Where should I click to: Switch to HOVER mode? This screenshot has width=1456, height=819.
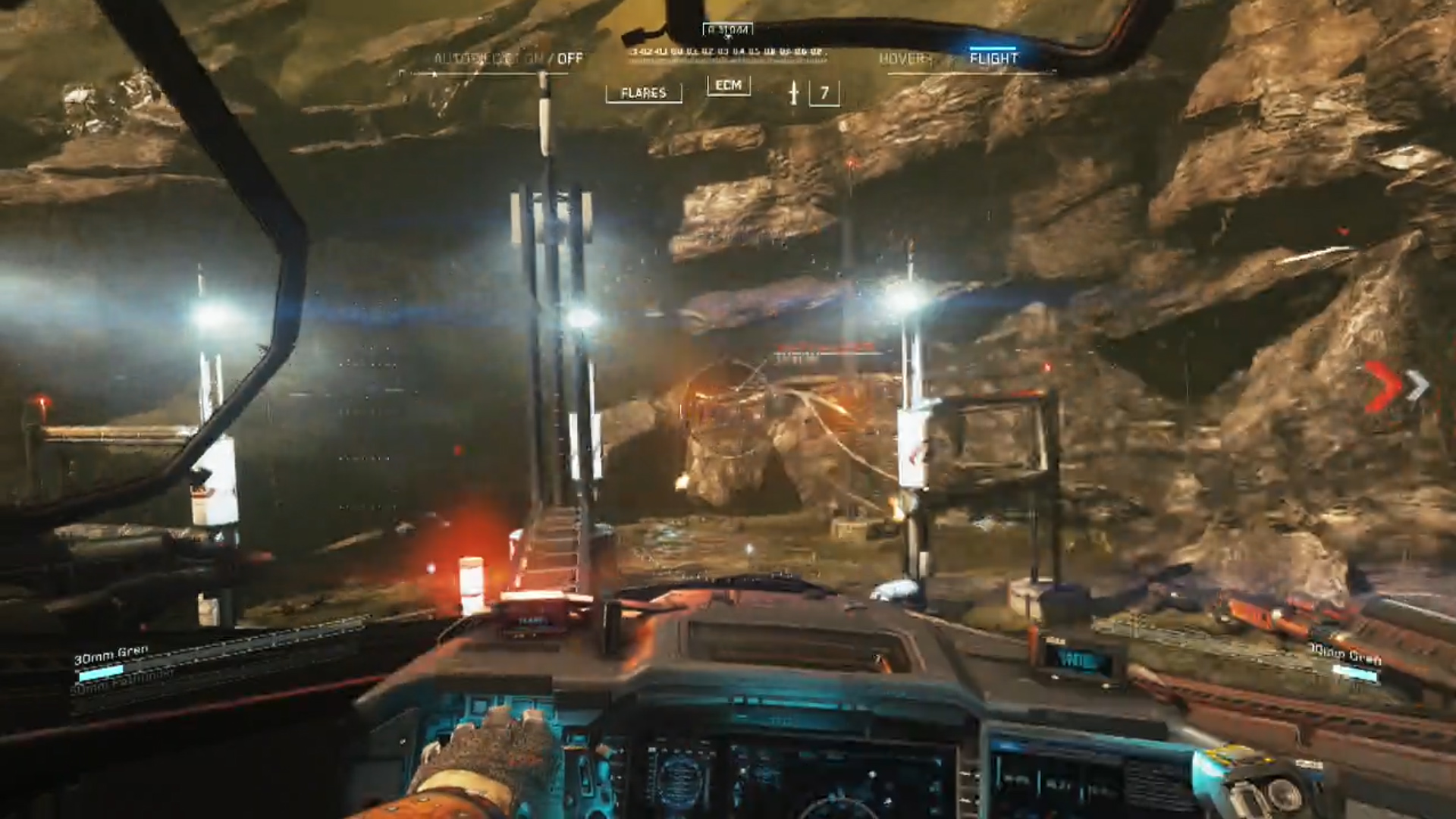point(905,58)
